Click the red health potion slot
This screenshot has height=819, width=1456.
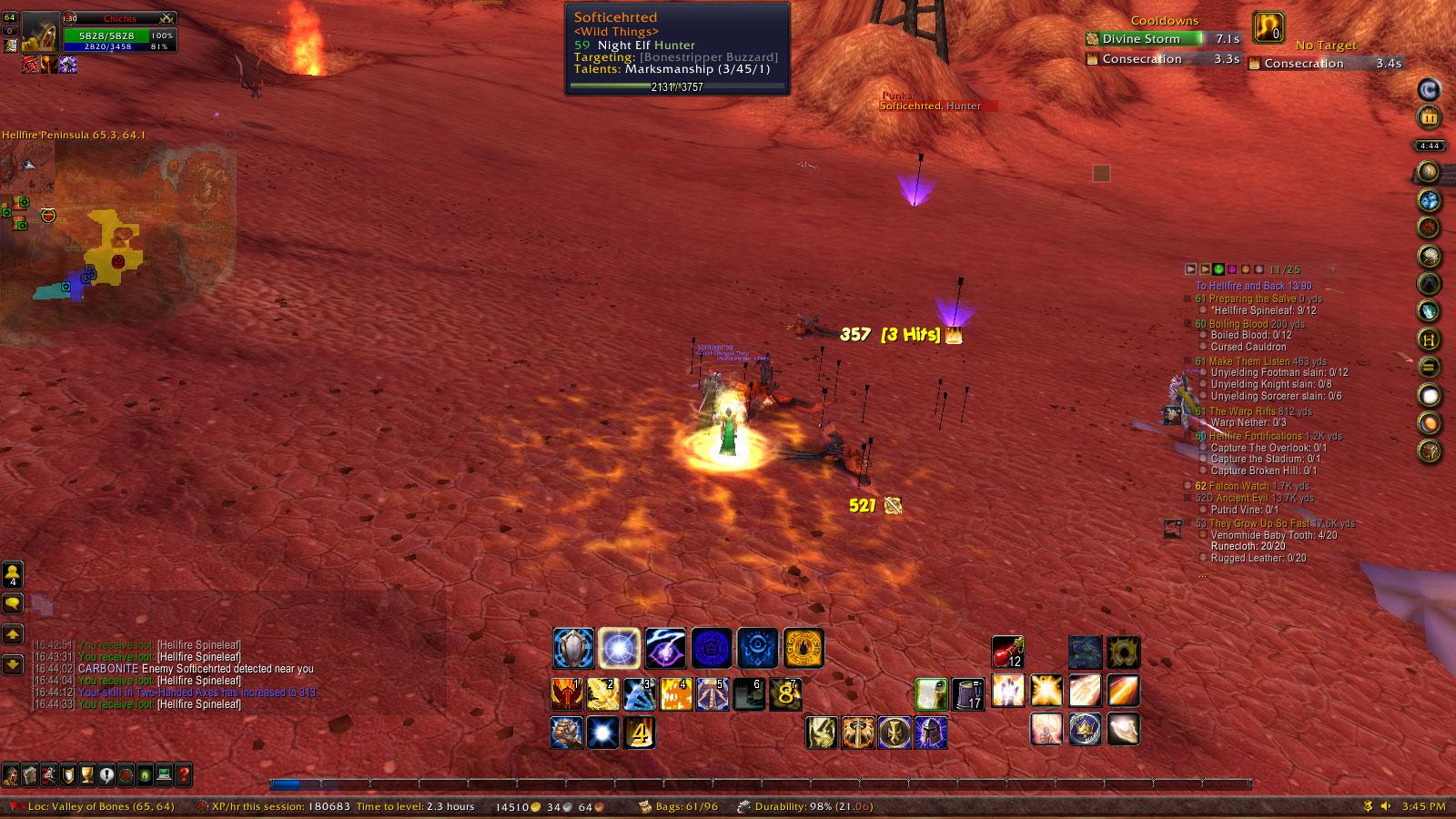coord(1007,652)
